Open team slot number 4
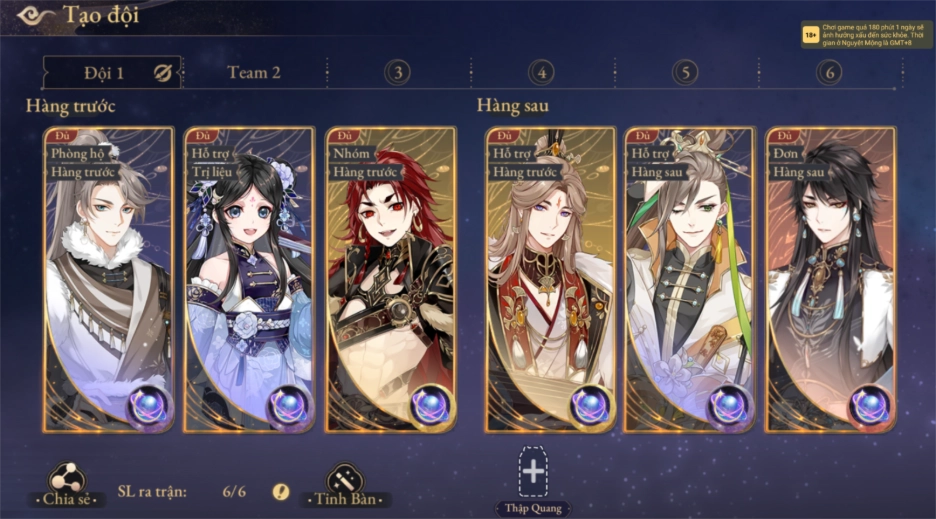The width and height of the screenshot is (936, 519). click(x=541, y=72)
